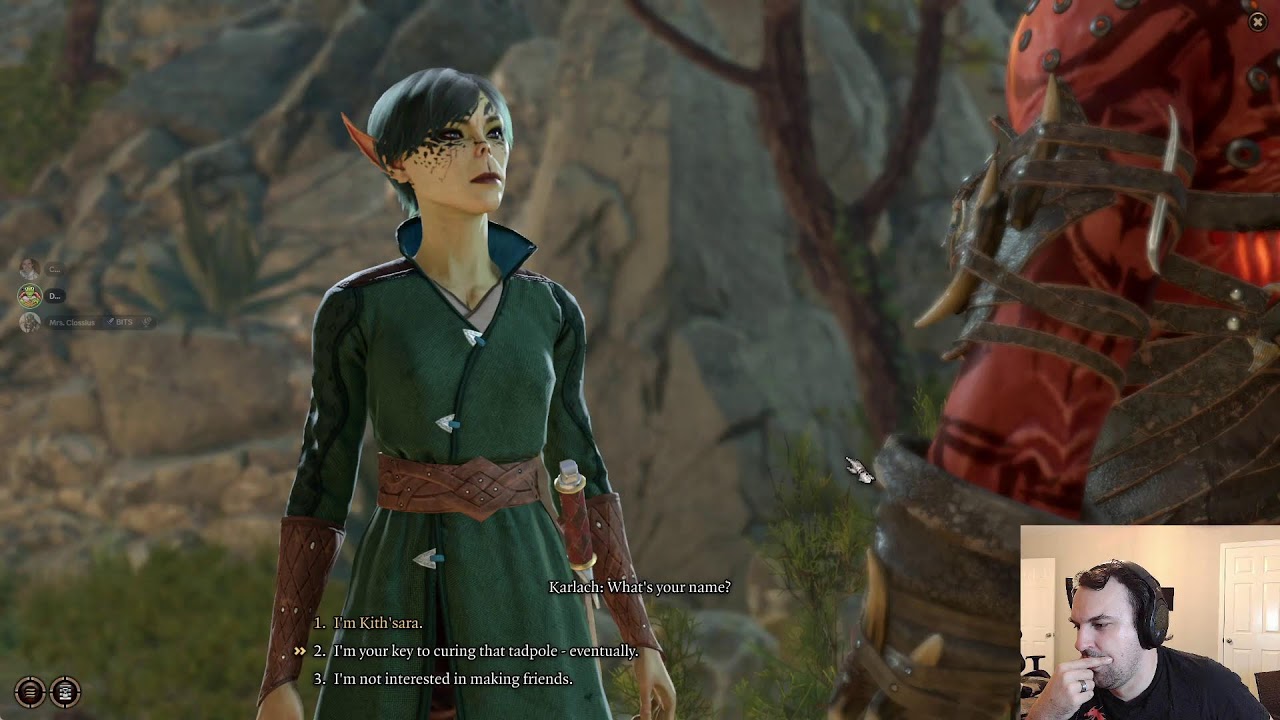Select the tadpole cure dialogue reply
The height and width of the screenshot is (720, 1280).
485,651
